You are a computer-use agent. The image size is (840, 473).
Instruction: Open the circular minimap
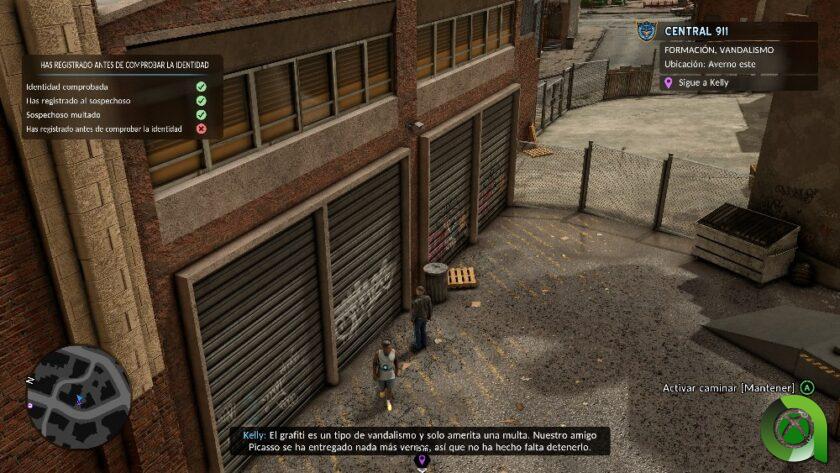point(79,394)
